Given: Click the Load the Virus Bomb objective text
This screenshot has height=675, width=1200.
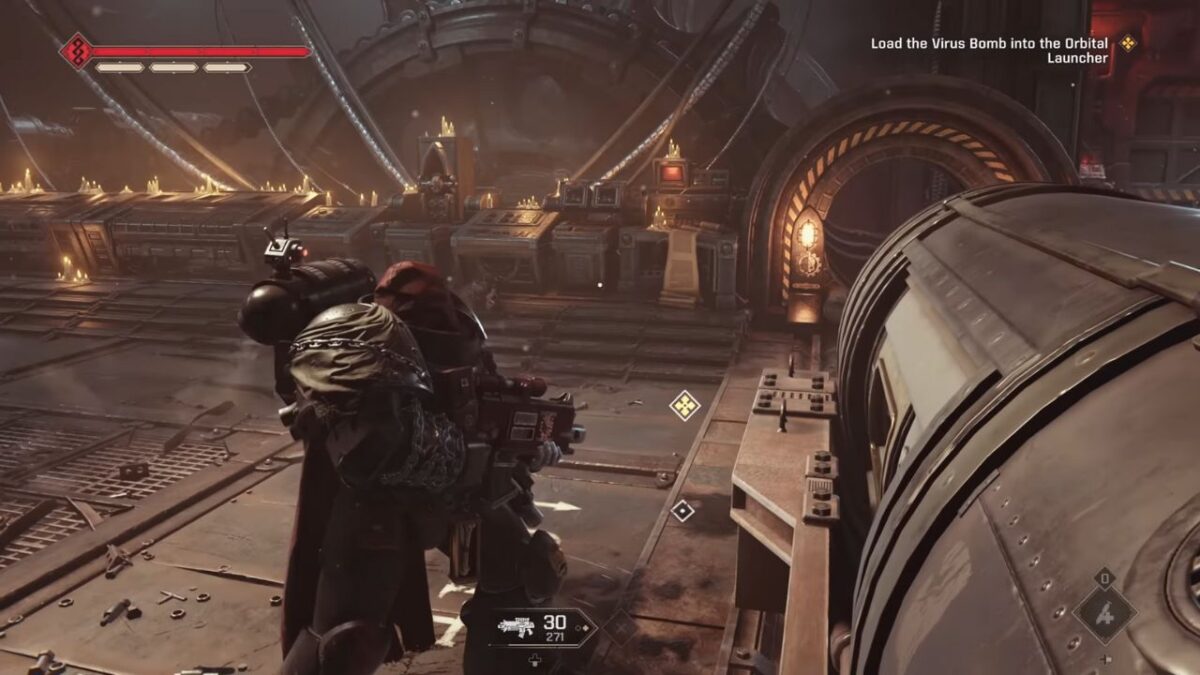Looking at the screenshot, I should (989, 50).
